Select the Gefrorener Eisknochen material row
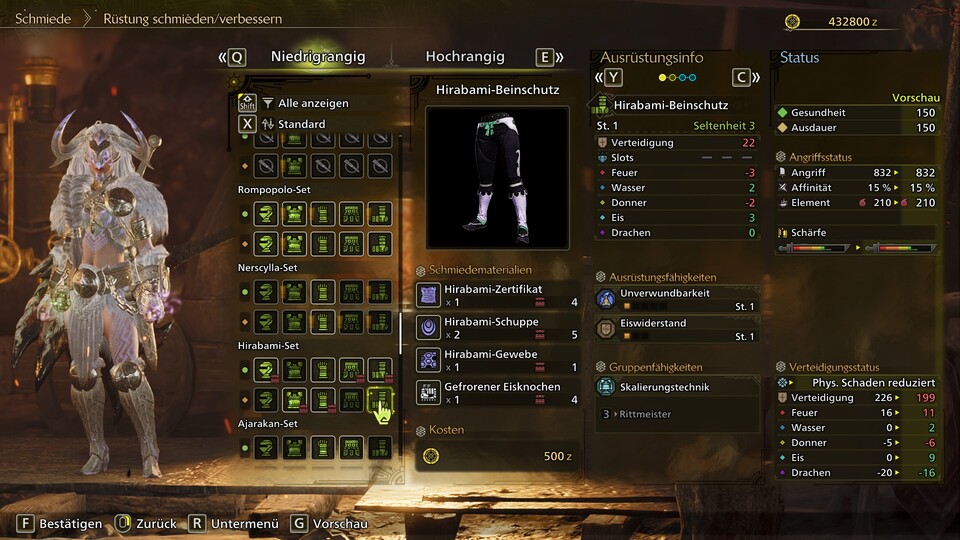This screenshot has height=540, width=960. (x=497, y=392)
